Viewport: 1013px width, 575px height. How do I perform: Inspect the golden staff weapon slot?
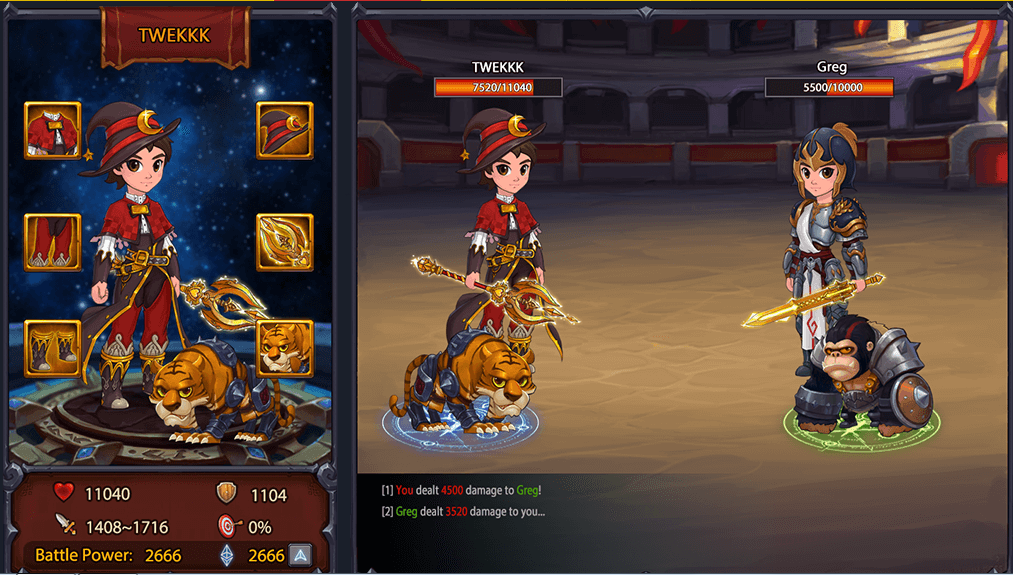click(285, 242)
